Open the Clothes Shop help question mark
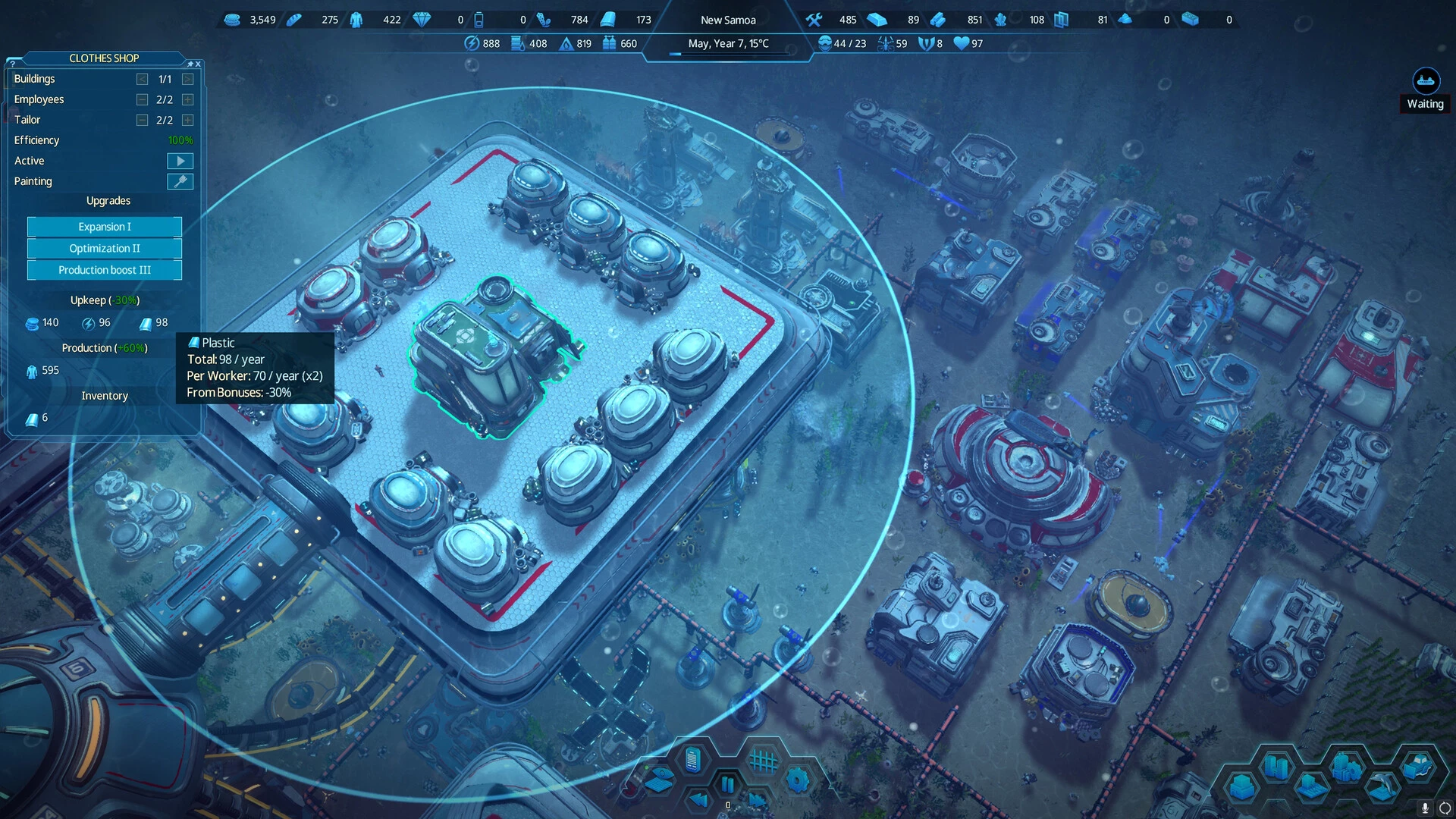 click(x=12, y=64)
